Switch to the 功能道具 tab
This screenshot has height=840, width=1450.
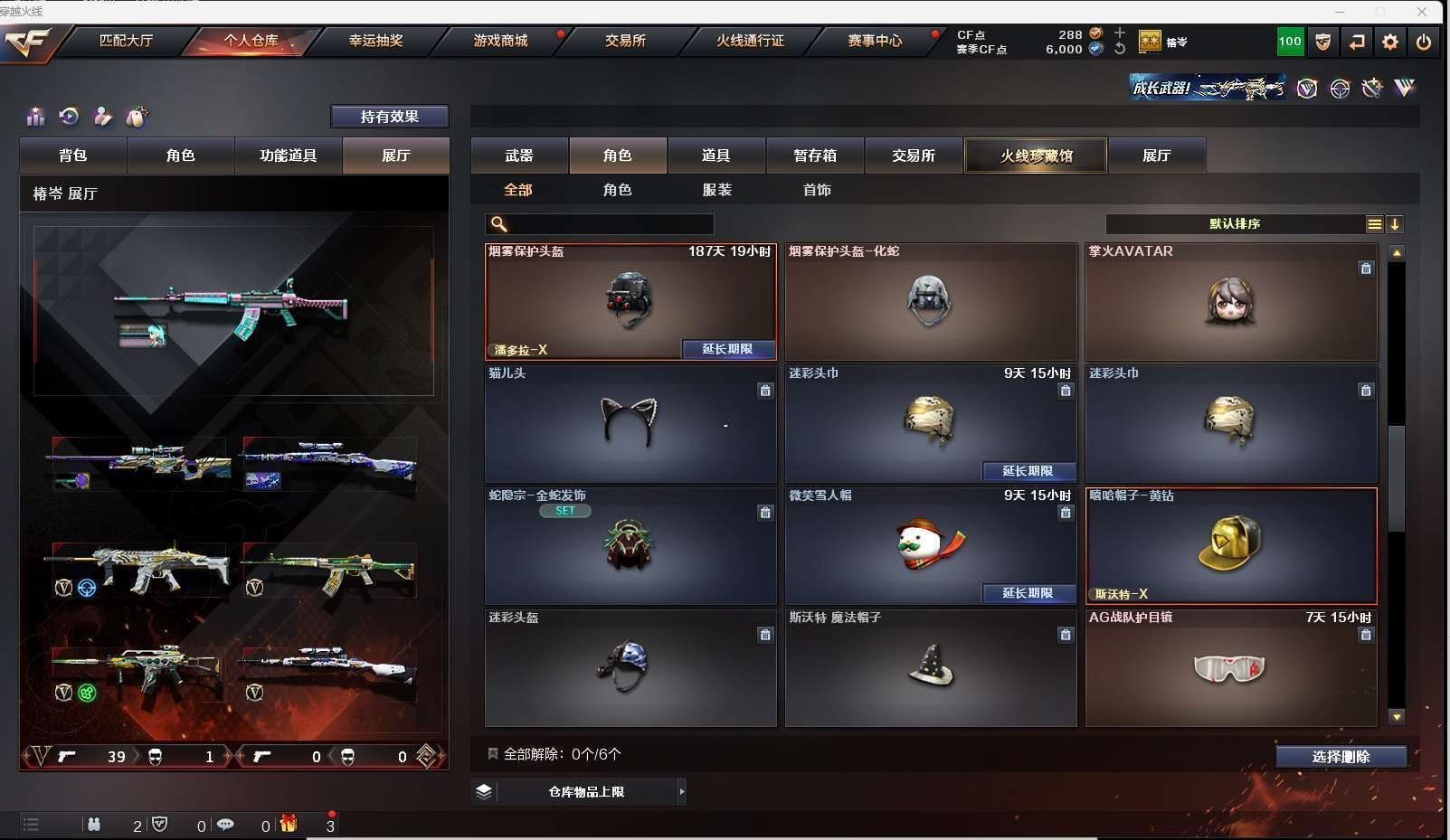click(289, 156)
